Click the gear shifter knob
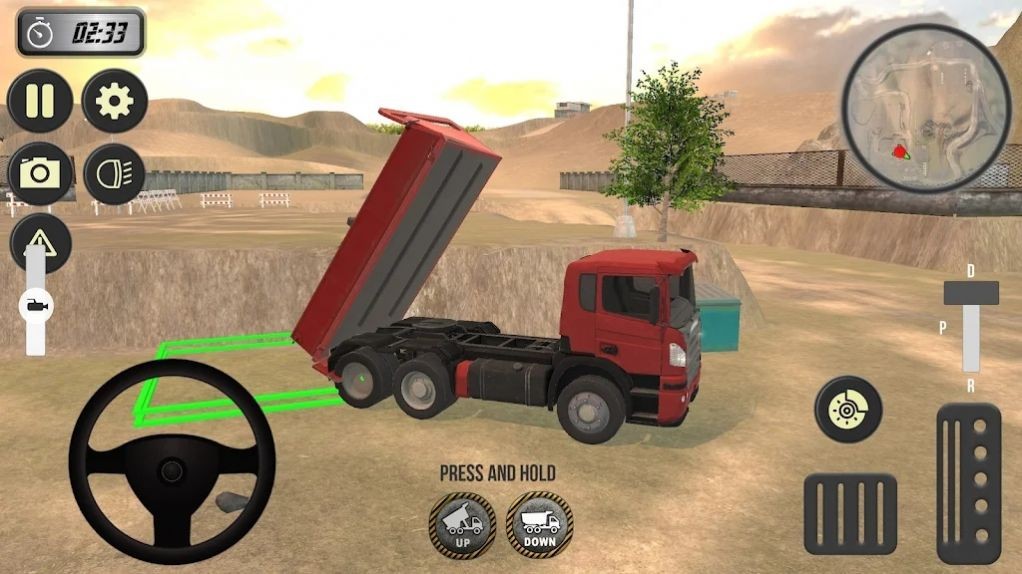Image resolution: width=1022 pixels, height=574 pixels. pos(970,293)
